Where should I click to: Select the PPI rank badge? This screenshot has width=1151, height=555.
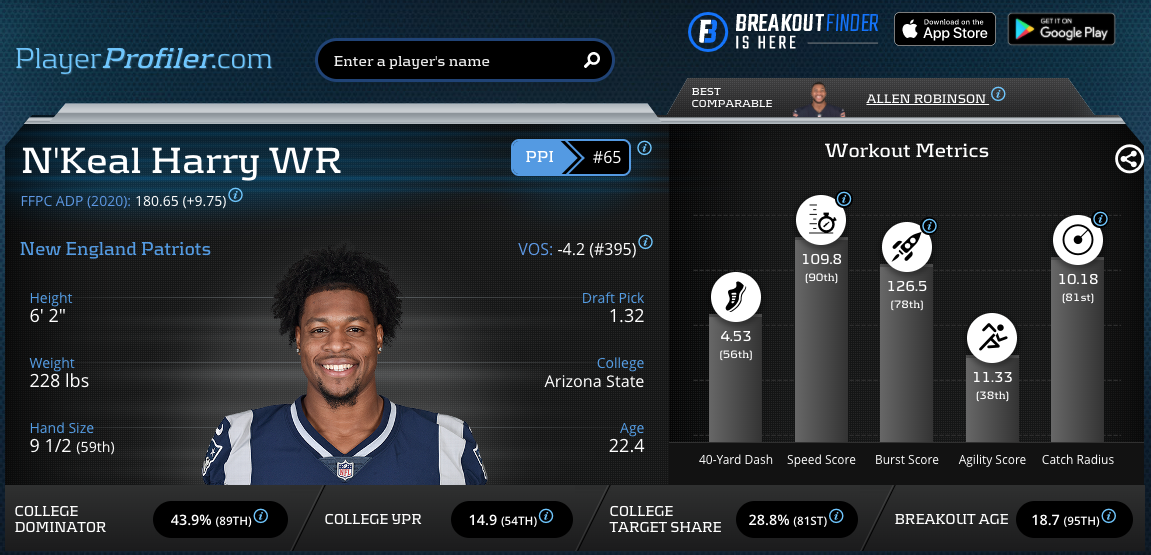[571, 157]
